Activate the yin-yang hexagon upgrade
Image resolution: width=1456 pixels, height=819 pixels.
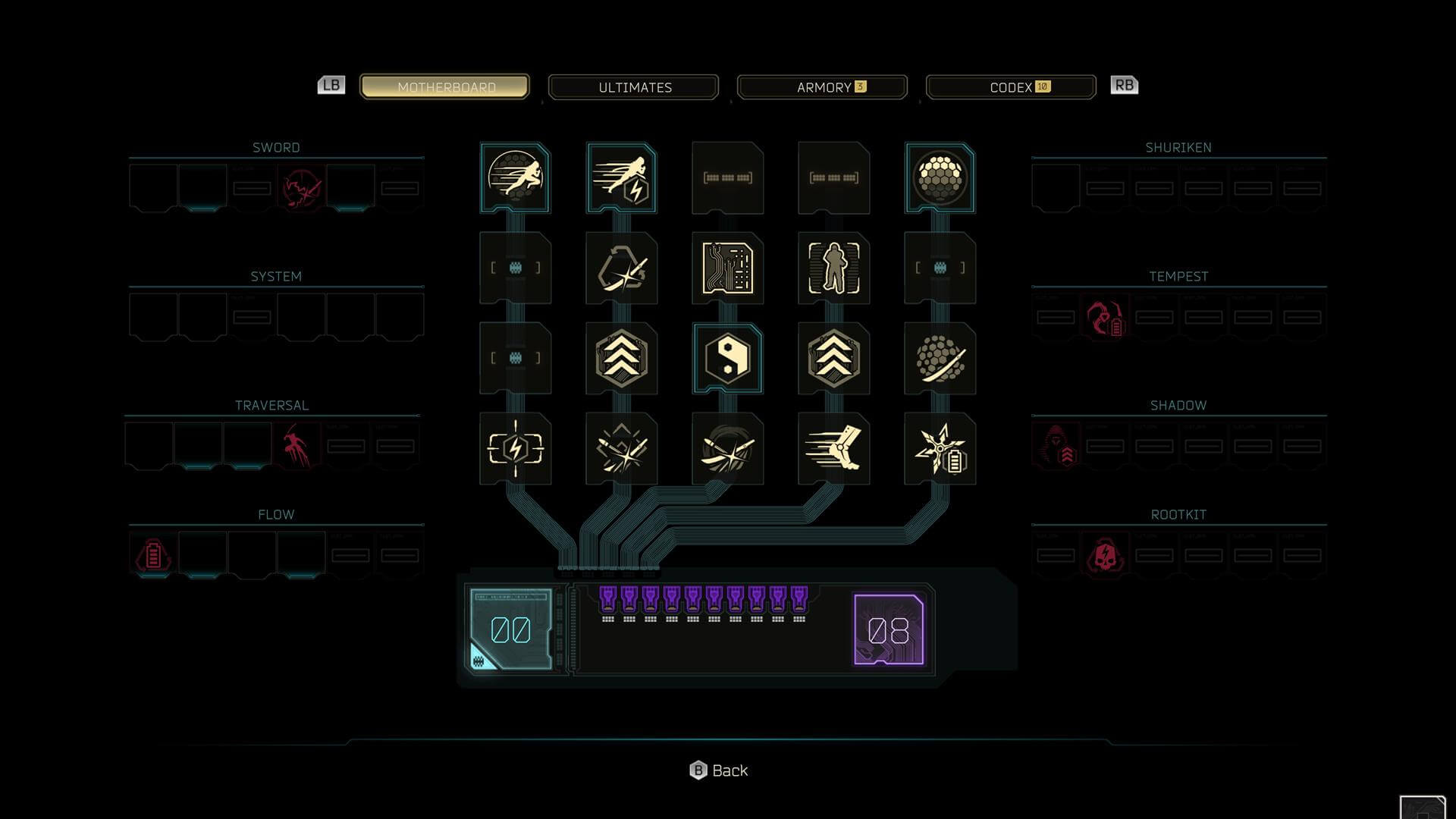coord(728,359)
